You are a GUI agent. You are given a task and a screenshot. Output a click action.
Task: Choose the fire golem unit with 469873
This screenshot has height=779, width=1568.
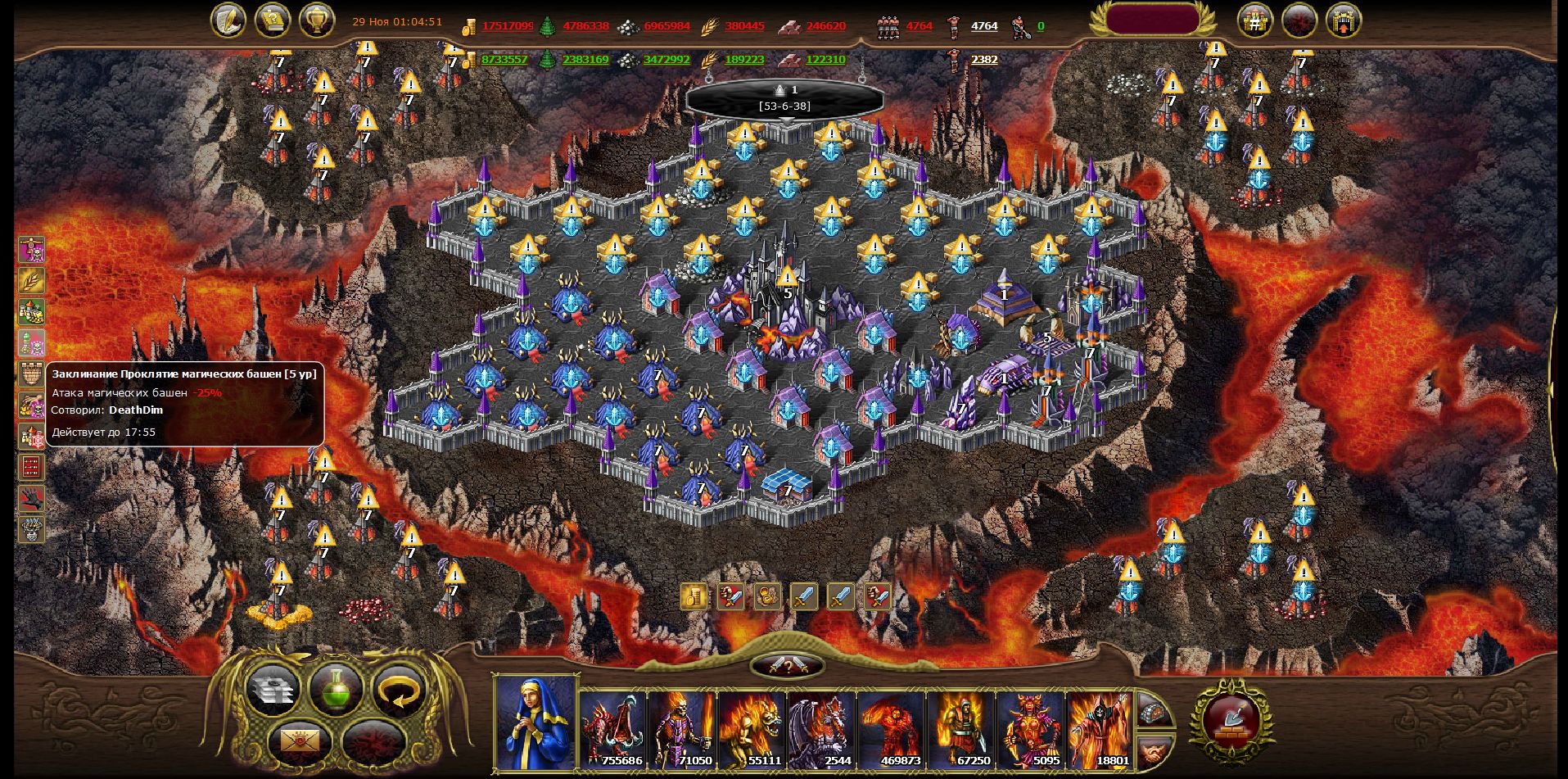point(891,729)
